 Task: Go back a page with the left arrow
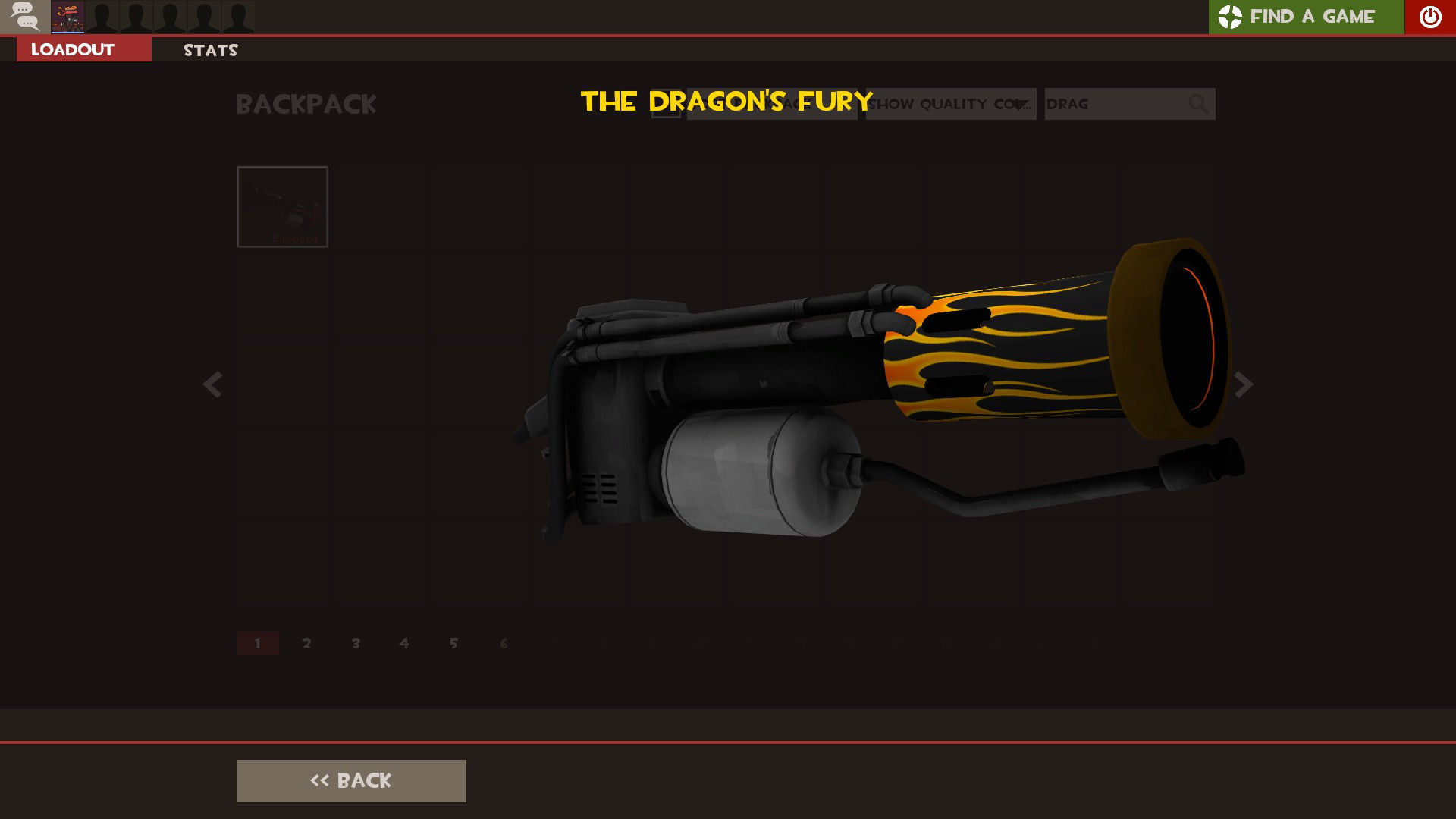pyautogui.click(x=213, y=385)
